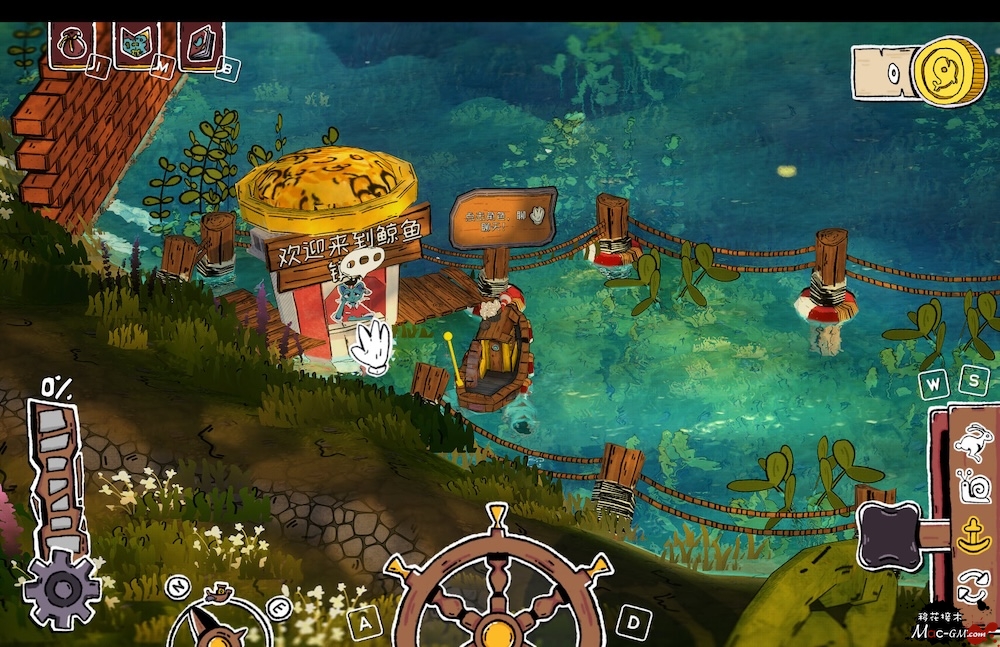
Task: Click the grey gear engine icon
Action: click(x=62, y=588)
